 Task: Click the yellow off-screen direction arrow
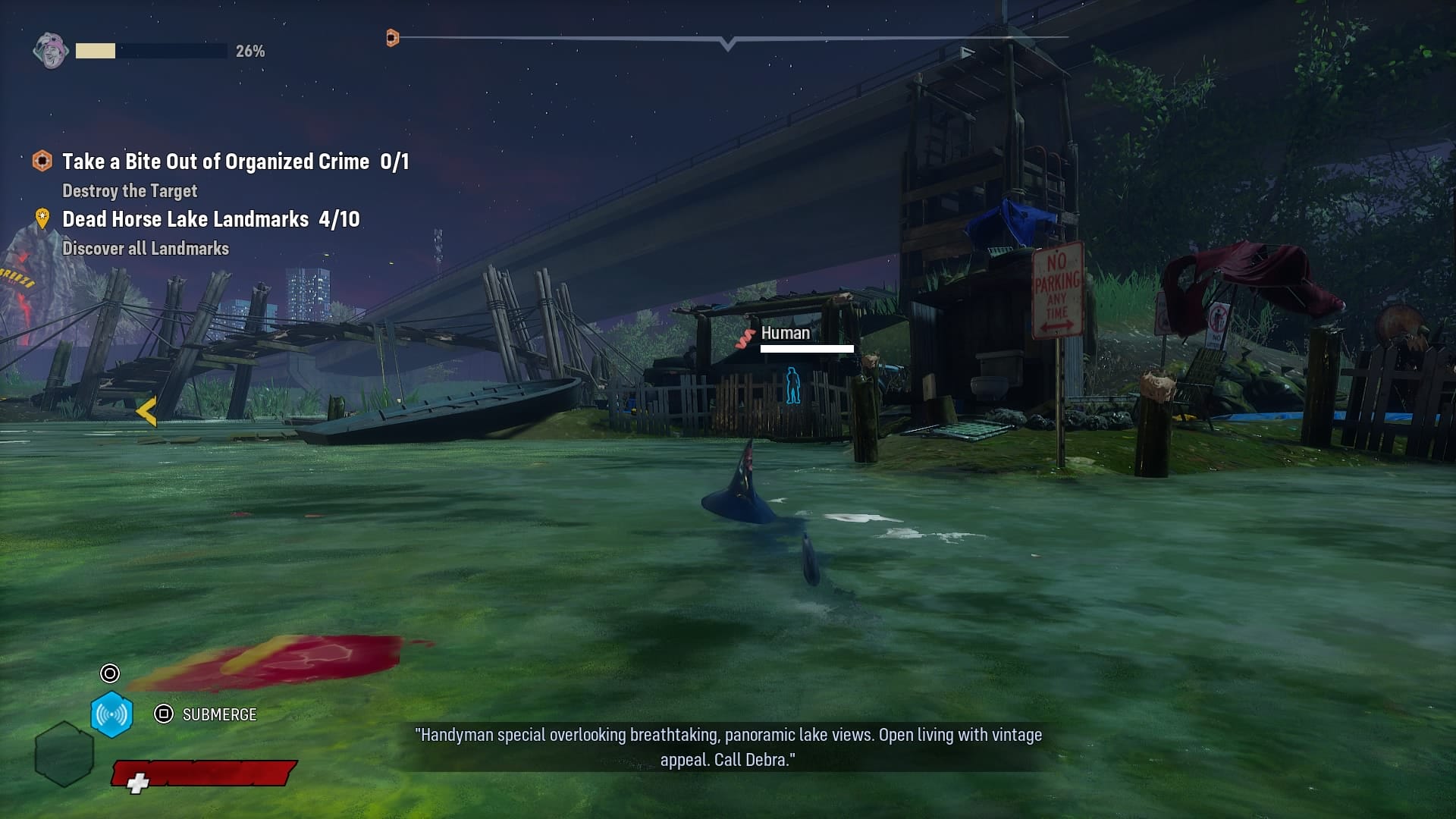tap(146, 412)
